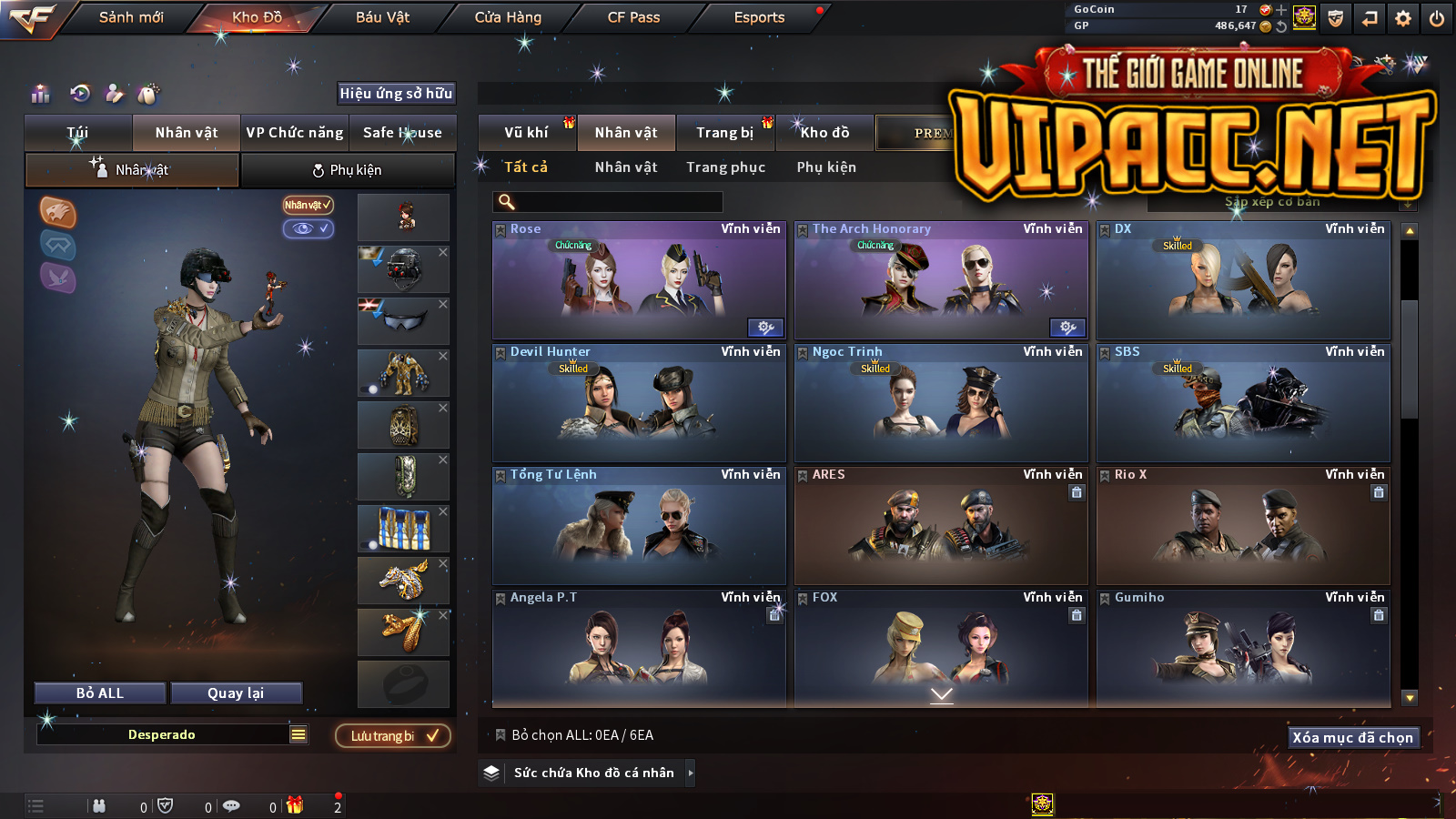Open the Phụ kiện accessories sub-tab on the left panel

(x=348, y=170)
